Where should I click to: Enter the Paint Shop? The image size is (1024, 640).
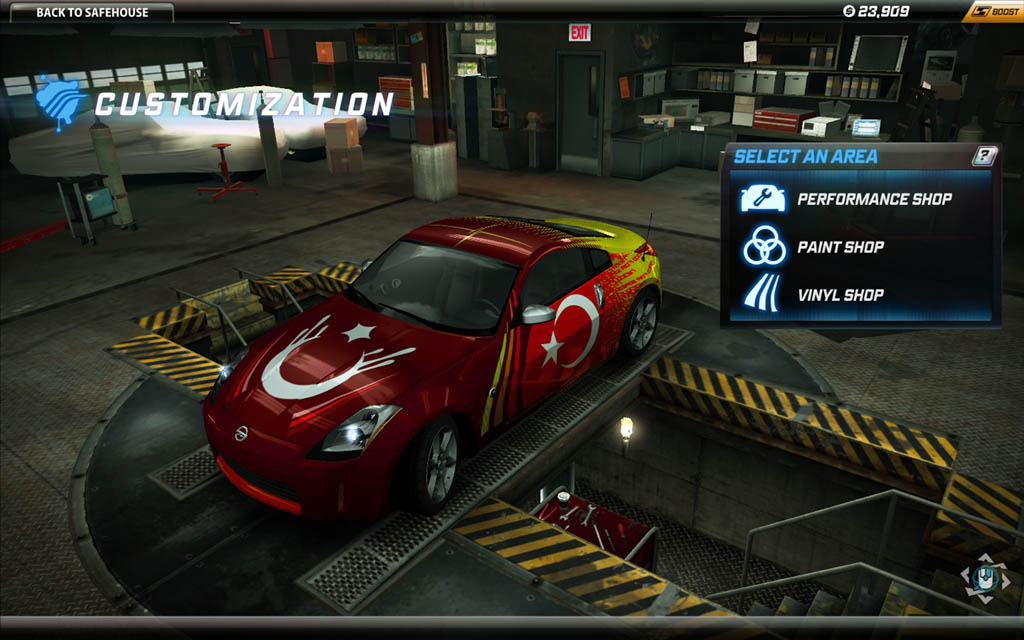tap(840, 247)
